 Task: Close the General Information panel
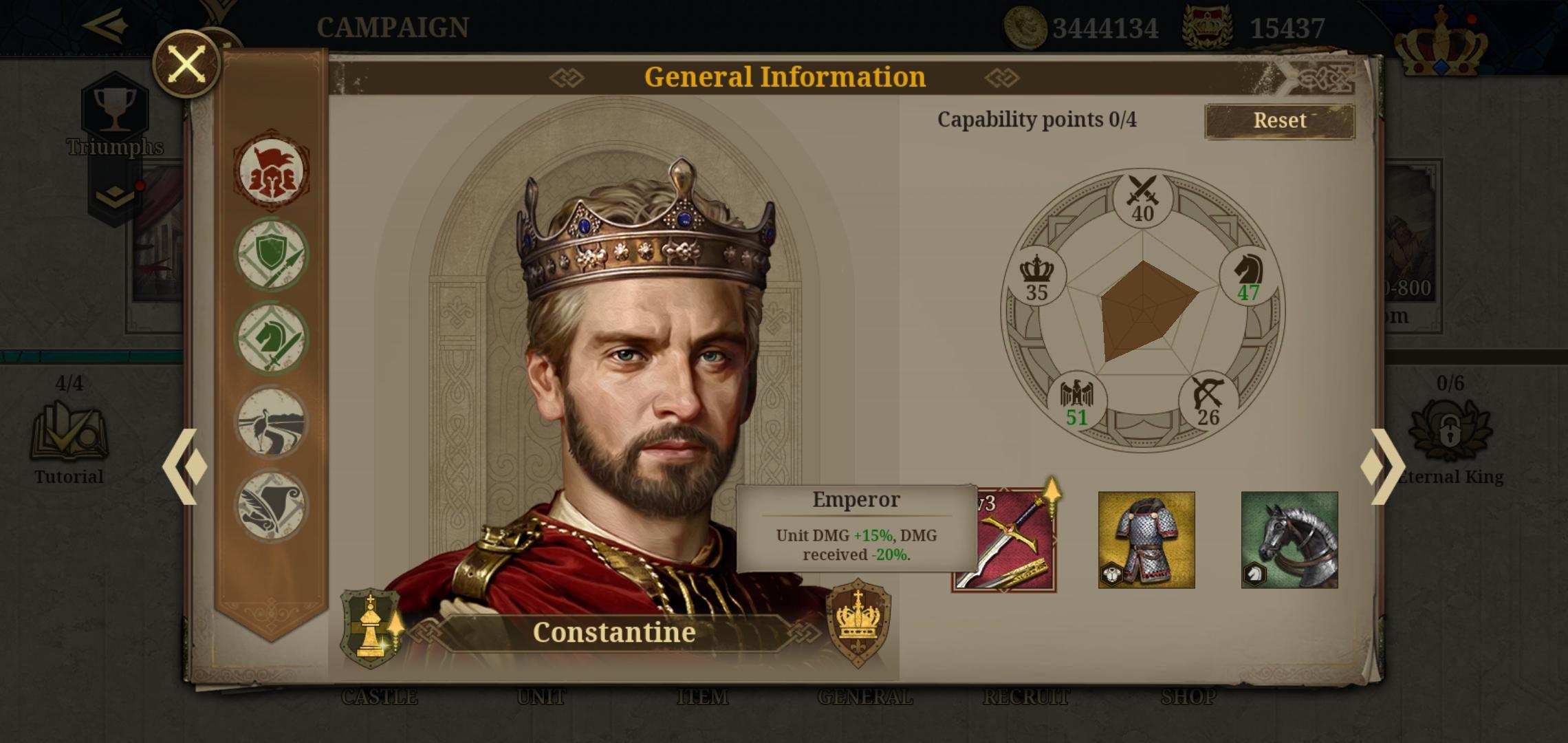pos(184,64)
